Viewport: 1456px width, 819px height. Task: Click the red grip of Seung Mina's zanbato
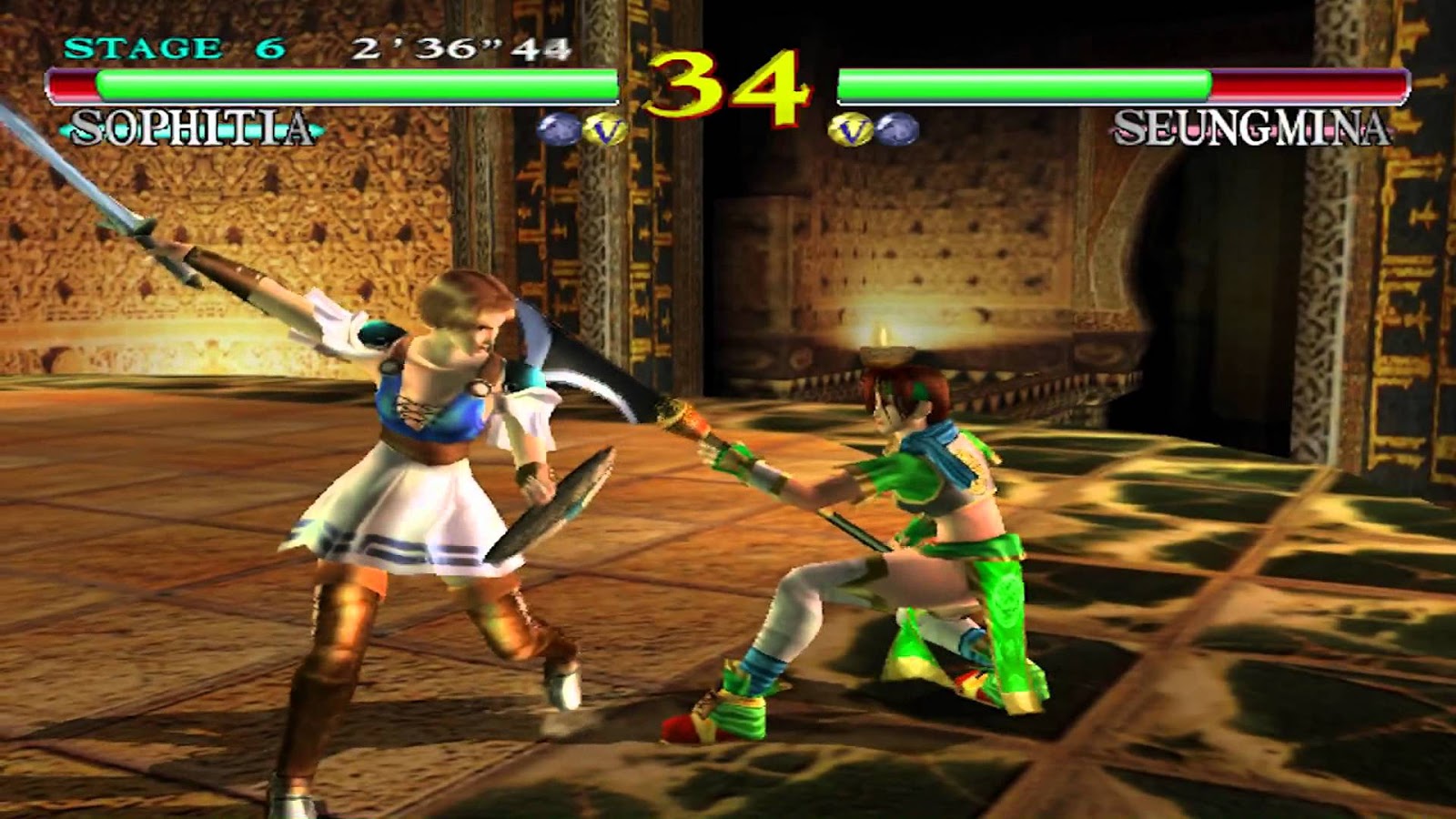click(701, 423)
